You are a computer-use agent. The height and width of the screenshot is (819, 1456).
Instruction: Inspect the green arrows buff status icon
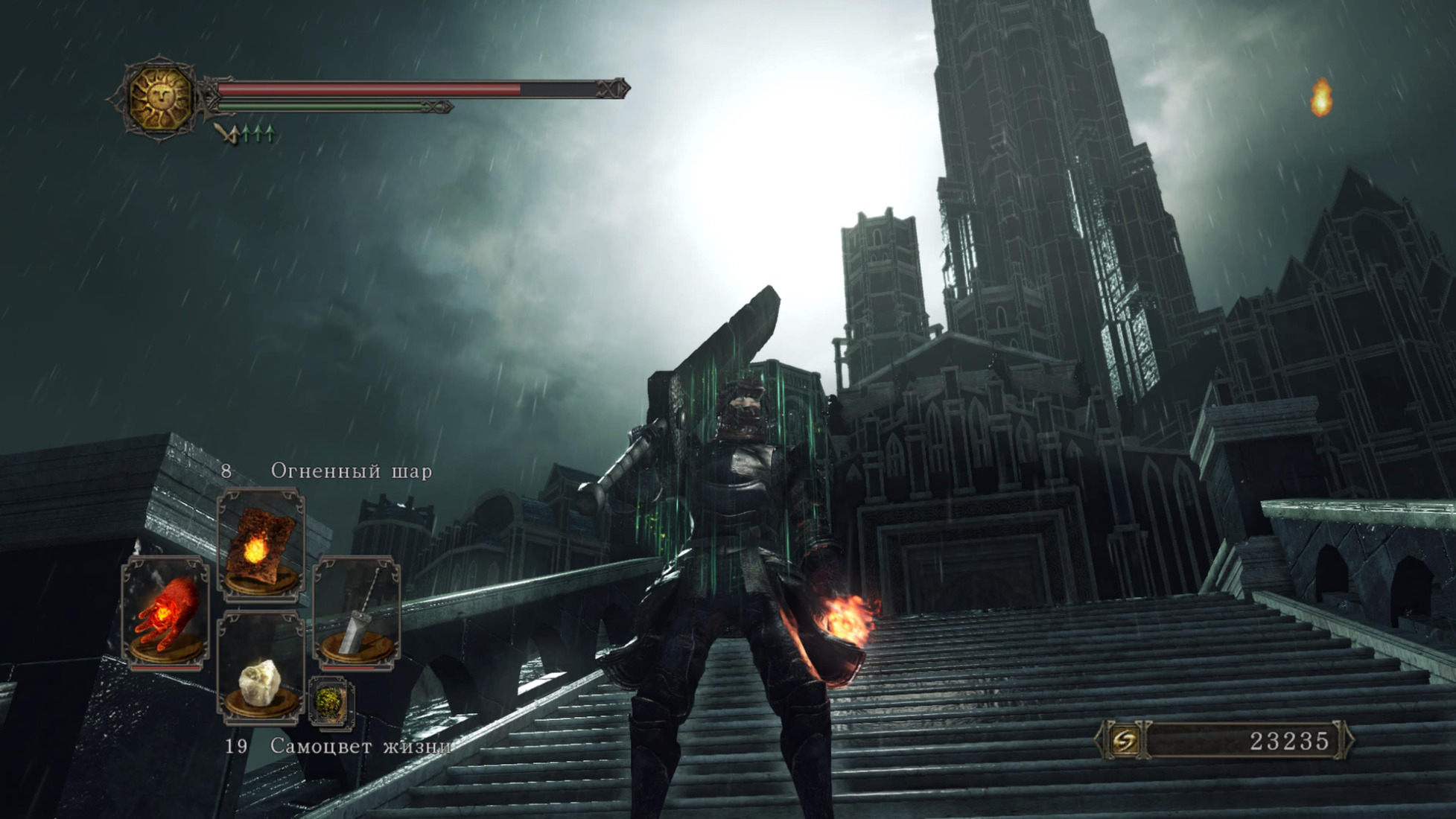(248, 135)
